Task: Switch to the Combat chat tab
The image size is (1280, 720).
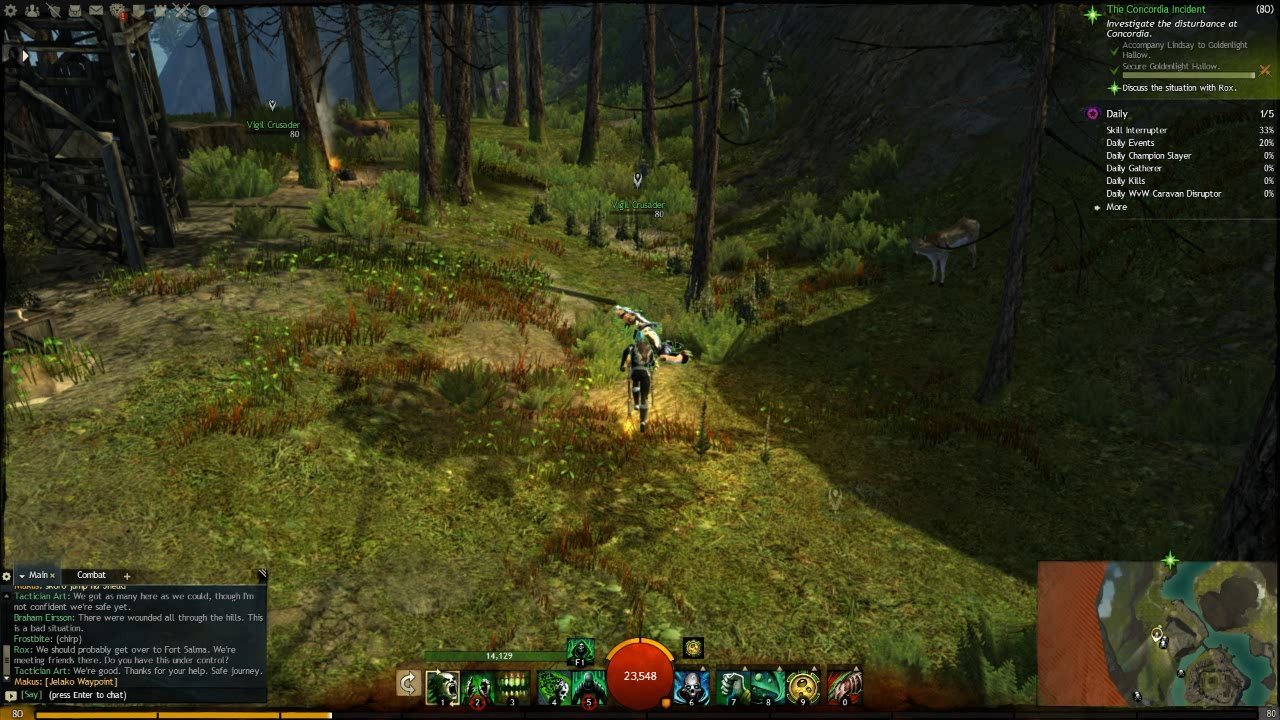Action: [x=91, y=575]
